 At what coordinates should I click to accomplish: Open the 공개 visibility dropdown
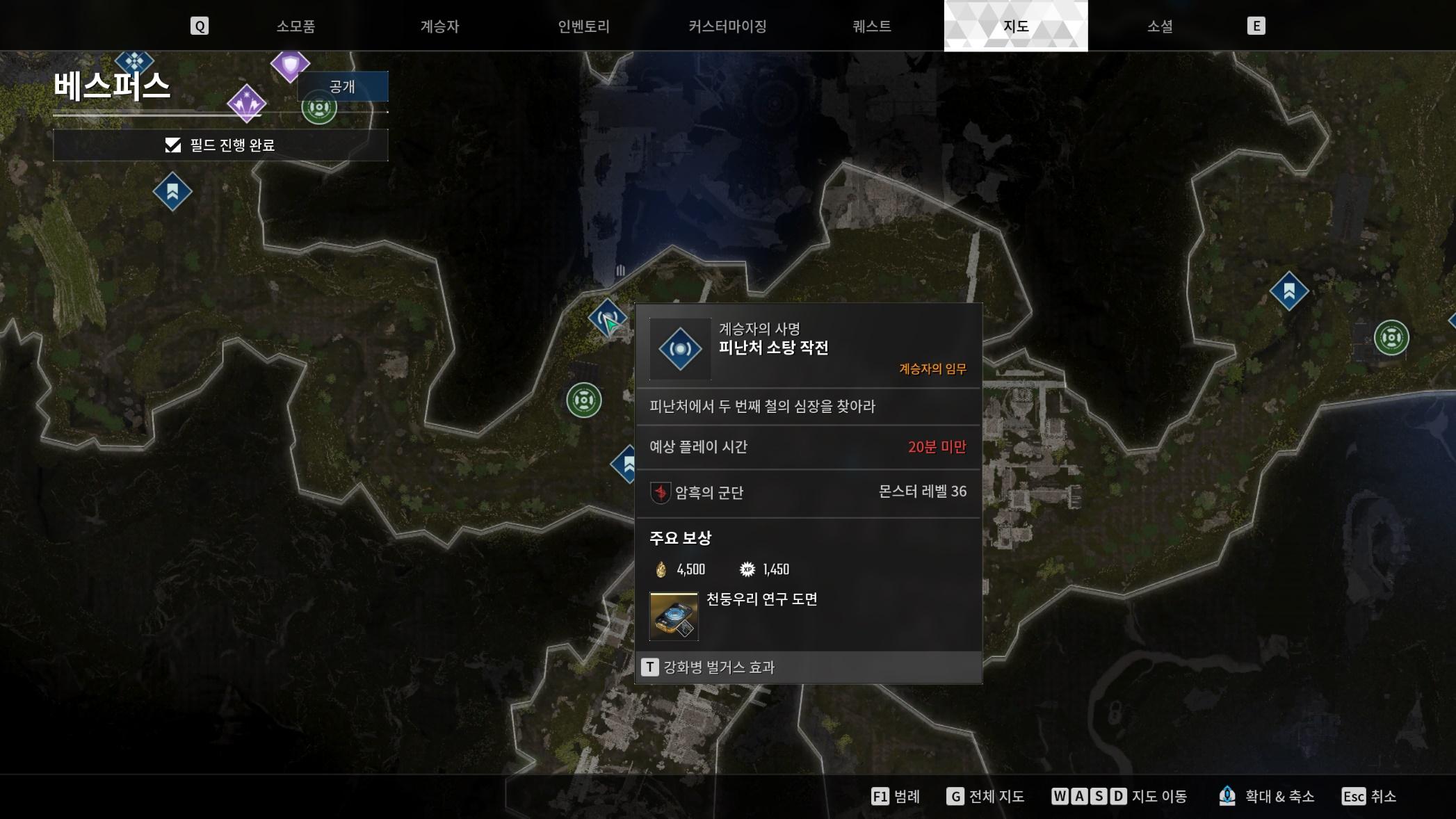click(342, 87)
